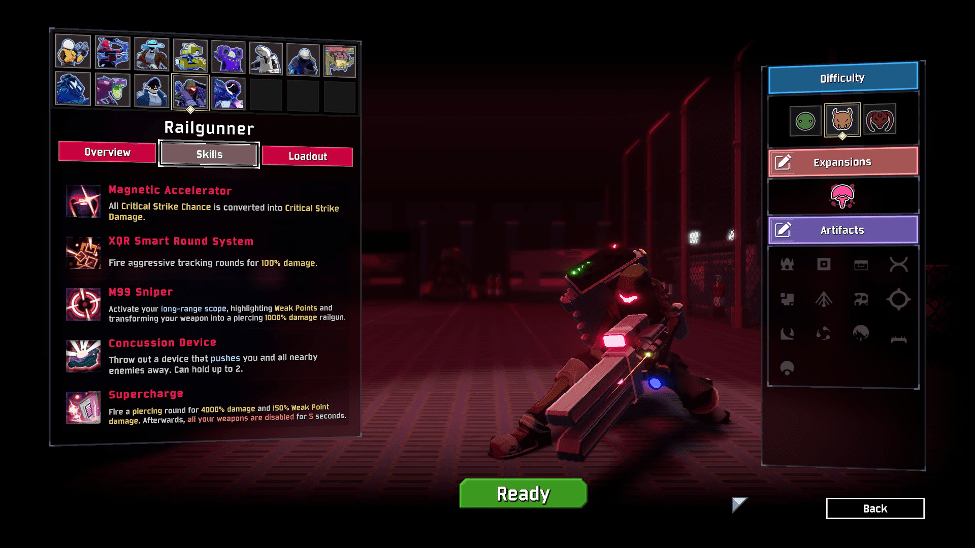977x550 pixels.
Task: Set difficulty to green Drizzle icon
Action: (x=804, y=121)
